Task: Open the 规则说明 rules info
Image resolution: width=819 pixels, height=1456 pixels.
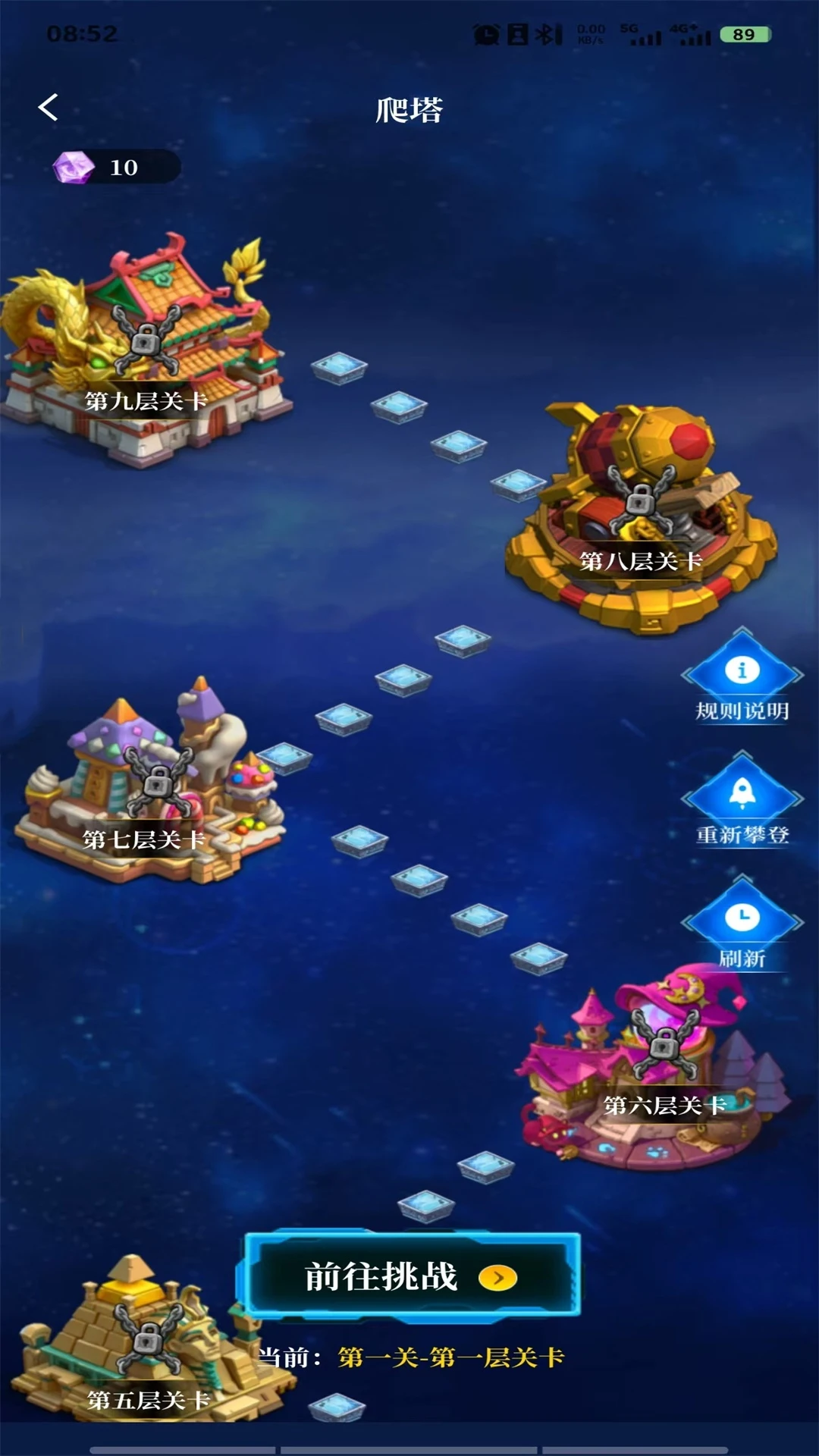Action: (x=742, y=679)
